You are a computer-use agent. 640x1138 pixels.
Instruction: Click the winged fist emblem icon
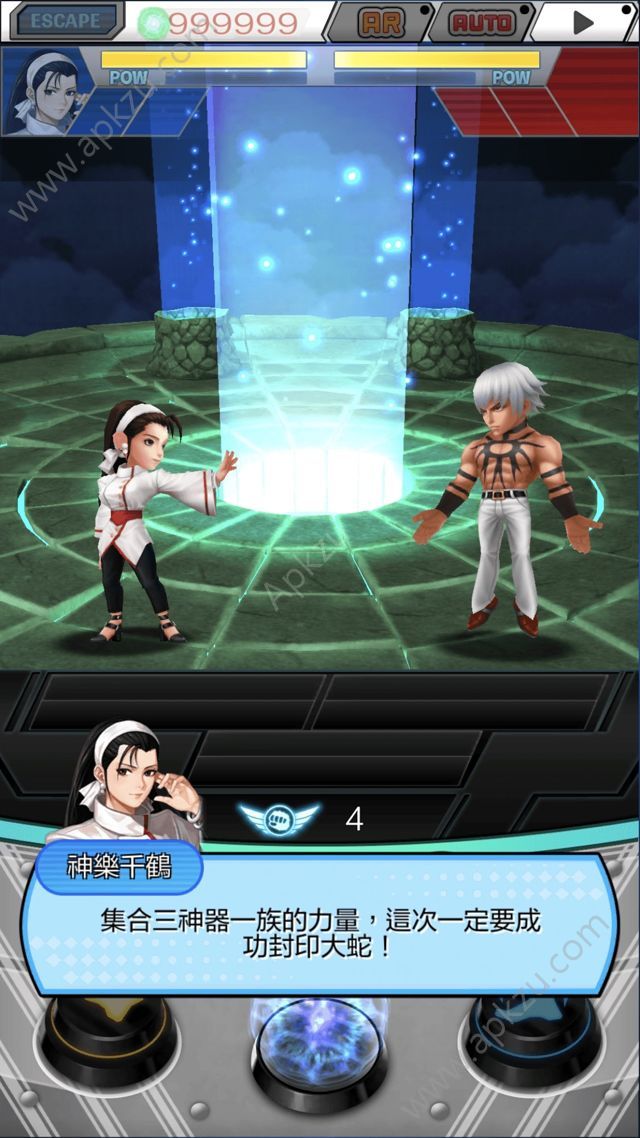pyautogui.click(x=279, y=819)
